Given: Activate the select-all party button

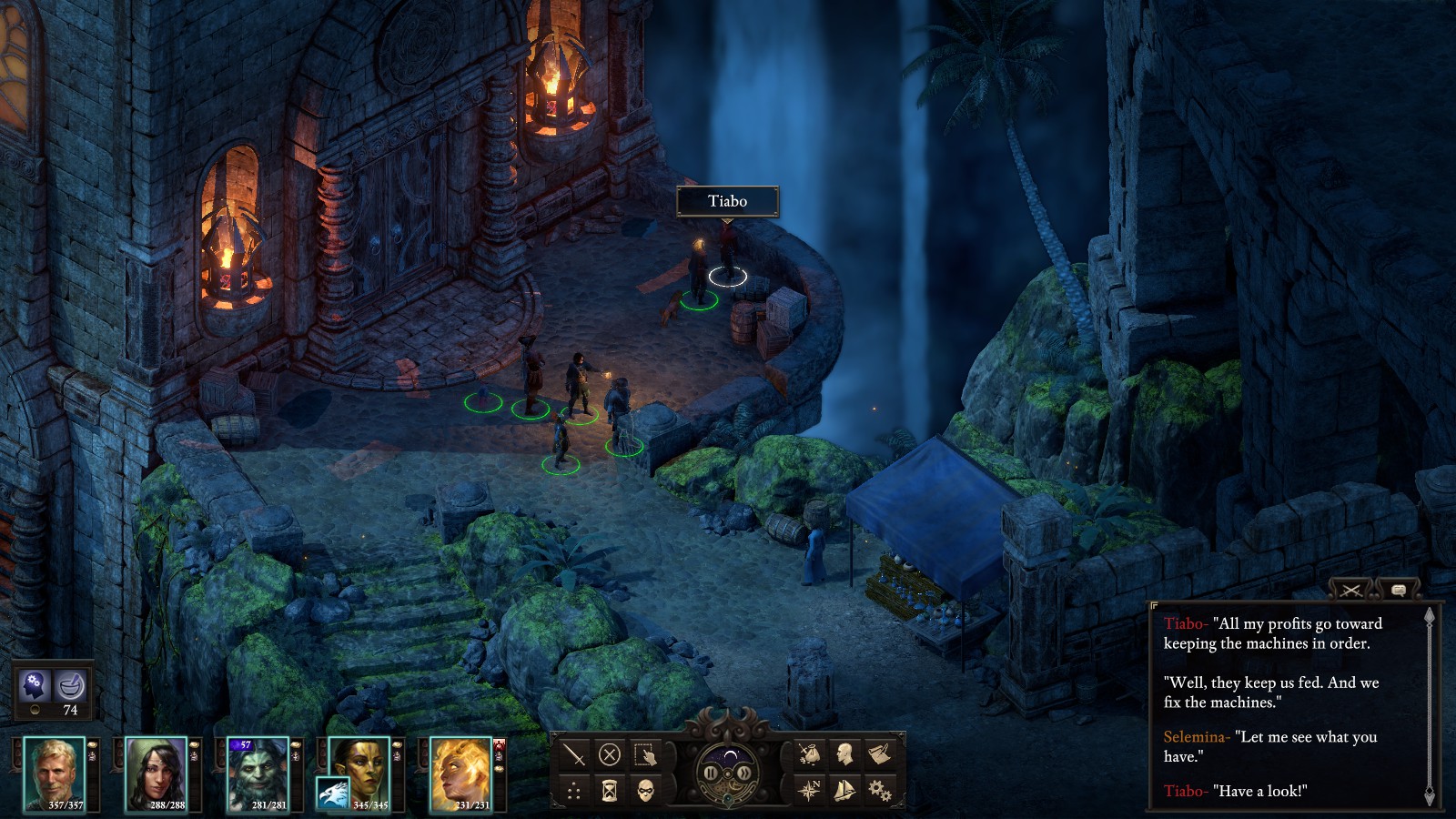Looking at the screenshot, I should click(645, 754).
